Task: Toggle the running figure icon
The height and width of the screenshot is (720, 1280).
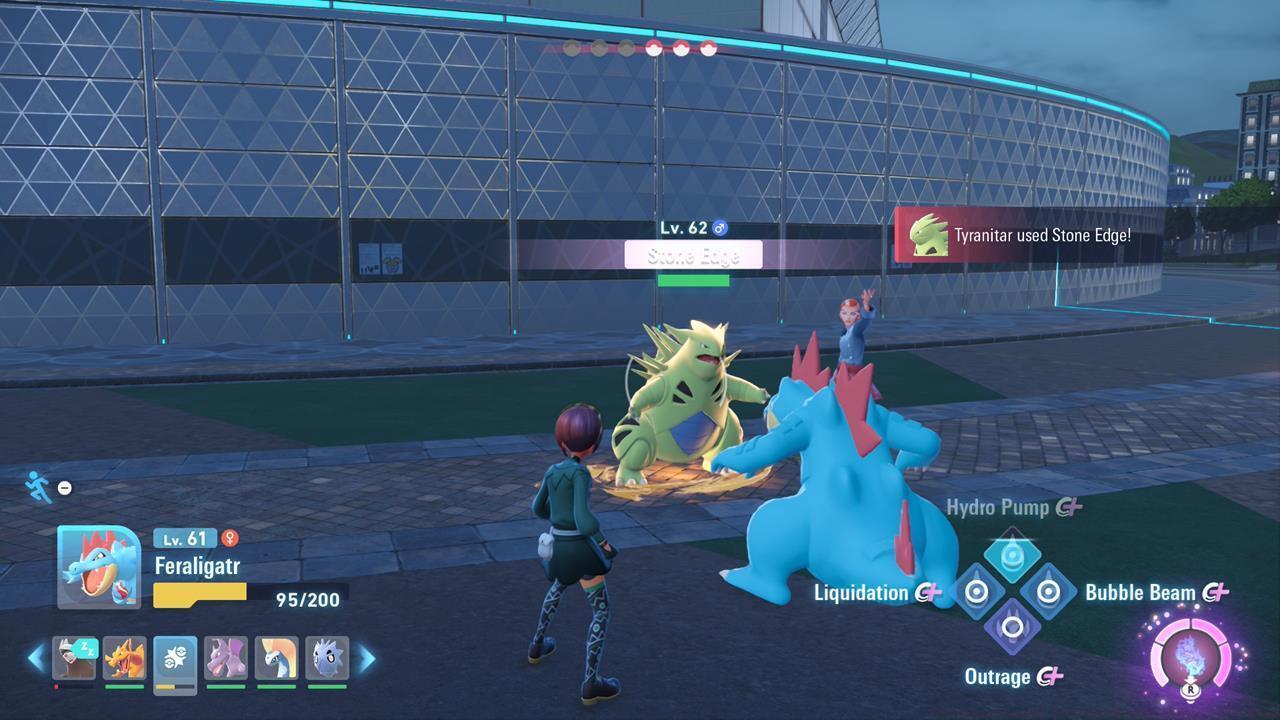Action: 39,486
